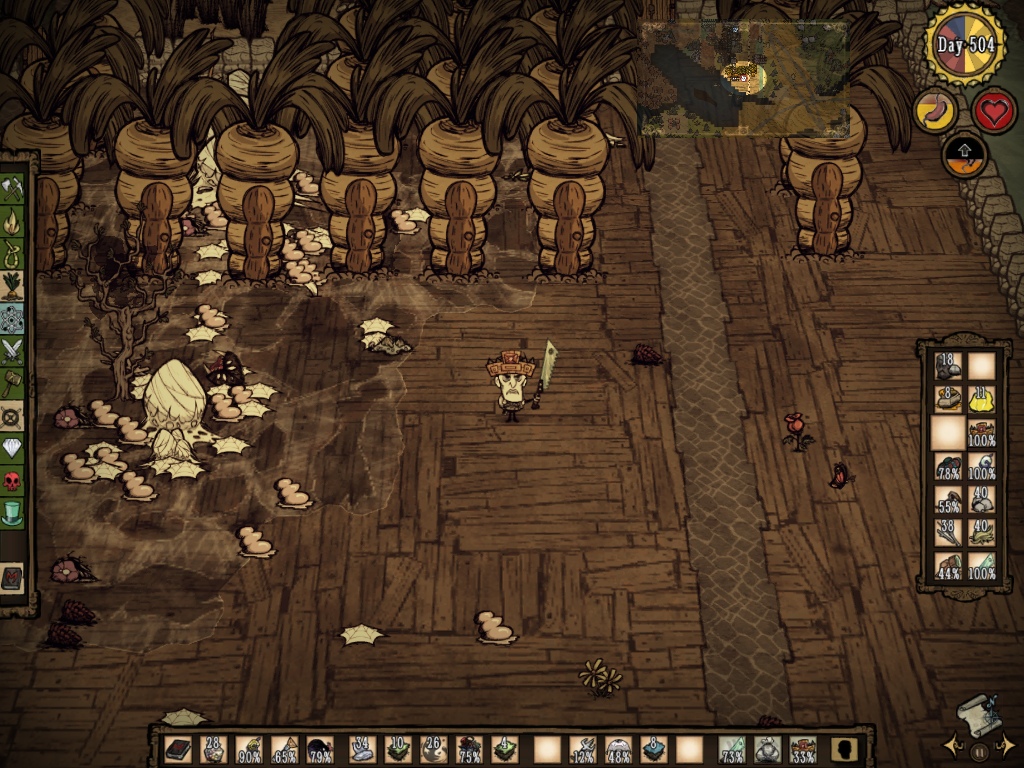1024x768 pixels.
Task: Select the head equipment slot showing 33%
Action: click(802, 749)
